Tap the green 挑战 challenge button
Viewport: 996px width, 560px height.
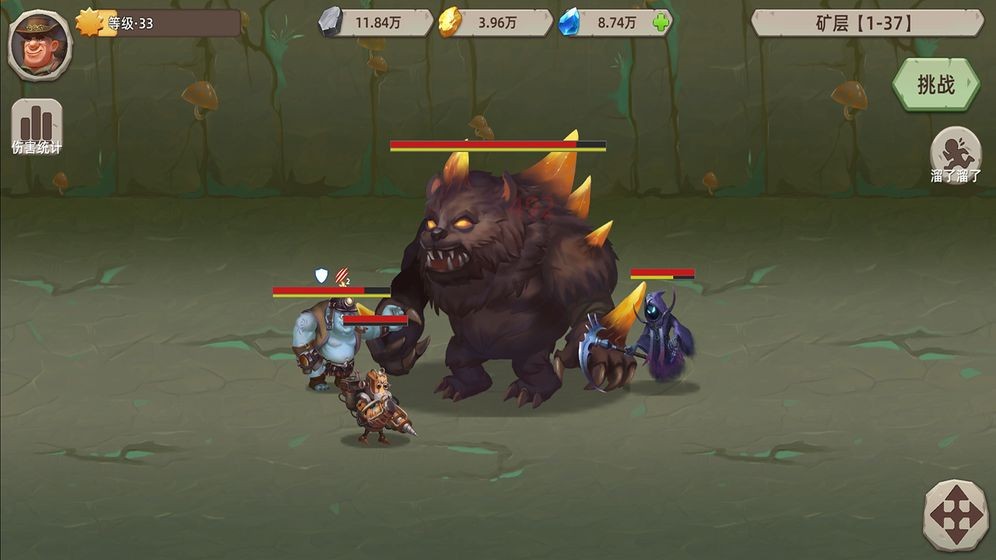(x=936, y=85)
